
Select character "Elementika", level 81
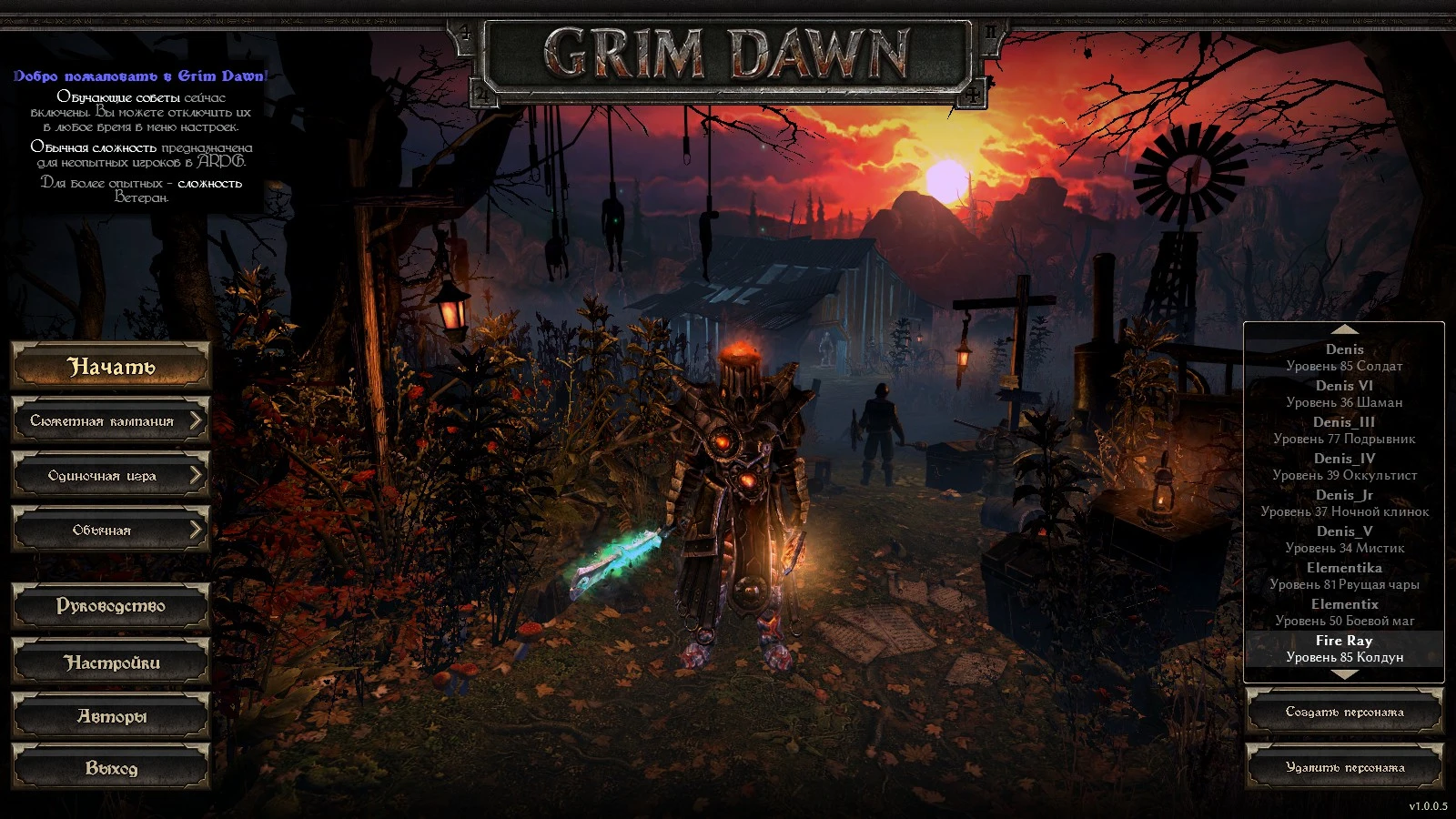click(1345, 575)
